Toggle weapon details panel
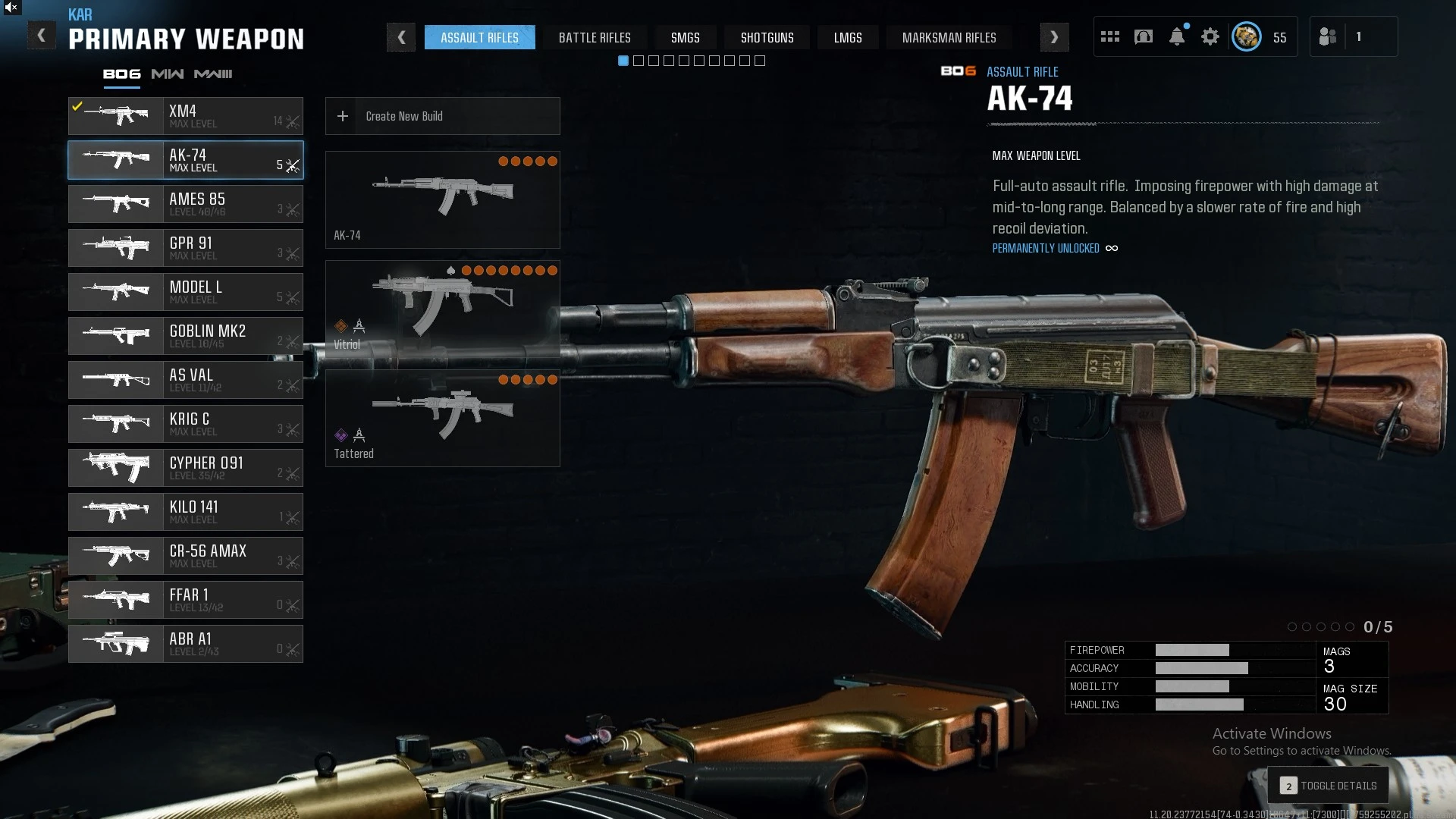This screenshot has width=1456, height=819. pos(1329,786)
